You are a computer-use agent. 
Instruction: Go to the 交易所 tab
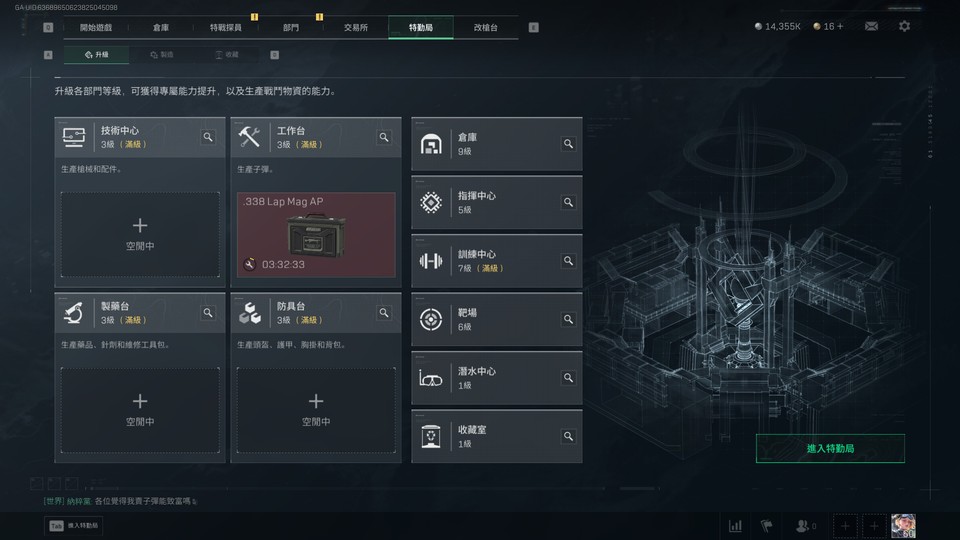pyautogui.click(x=356, y=27)
